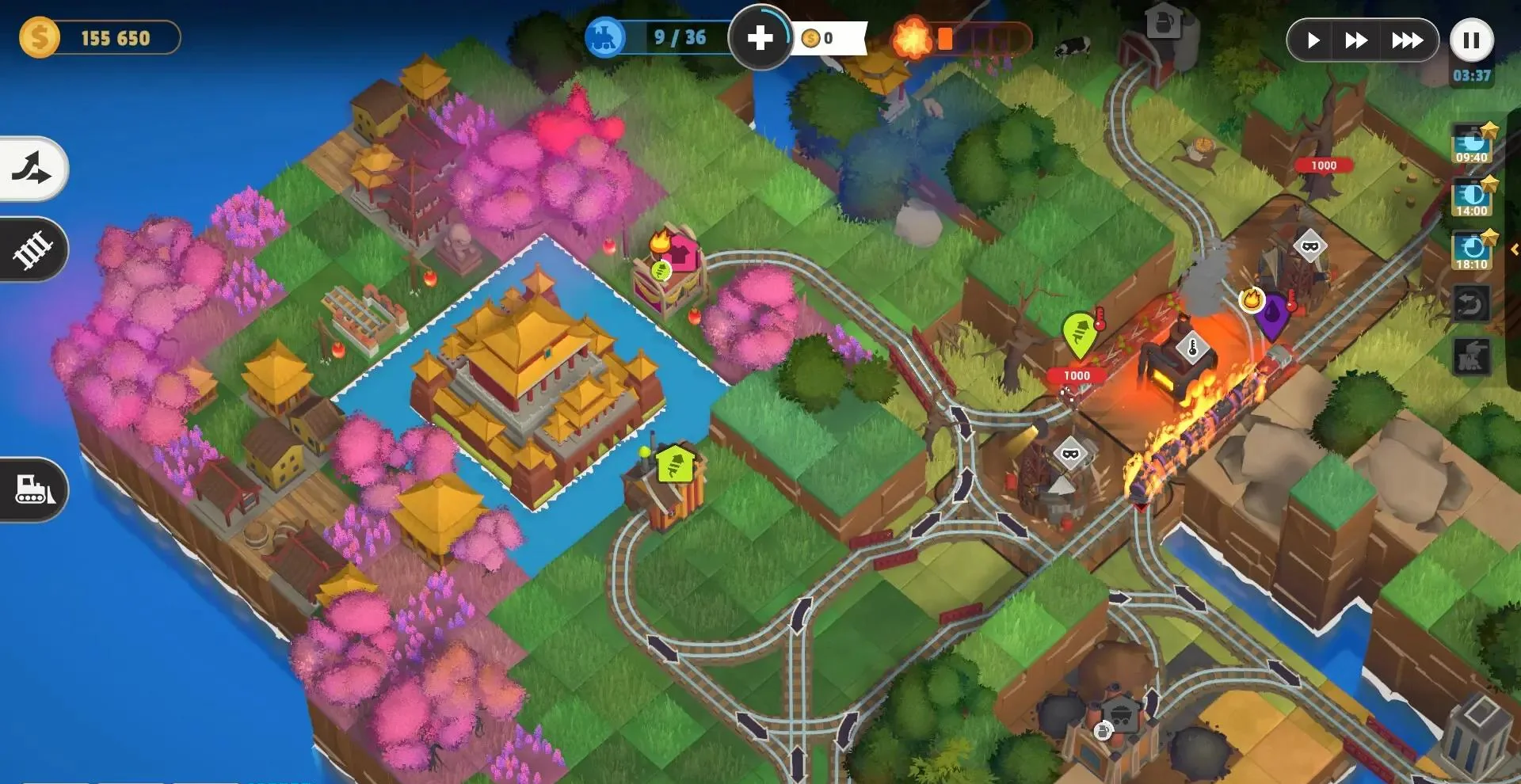Select the railway track building tool
Image resolution: width=1521 pixels, height=784 pixels.
pos(32,249)
